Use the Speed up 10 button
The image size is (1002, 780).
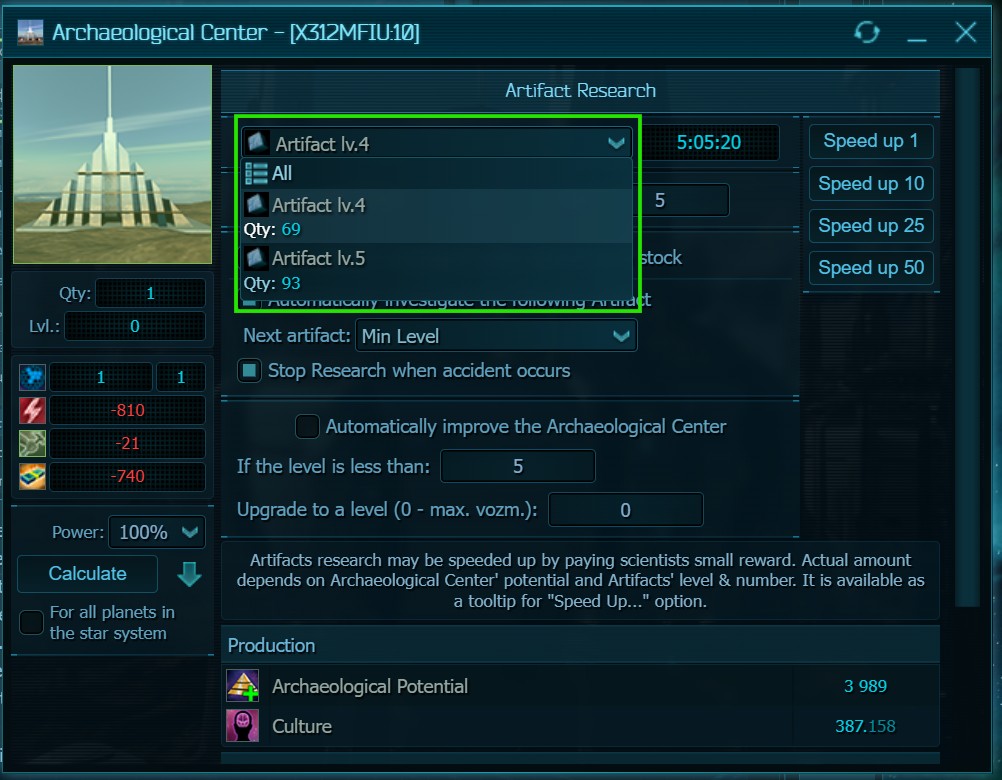[x=870, y=184]
